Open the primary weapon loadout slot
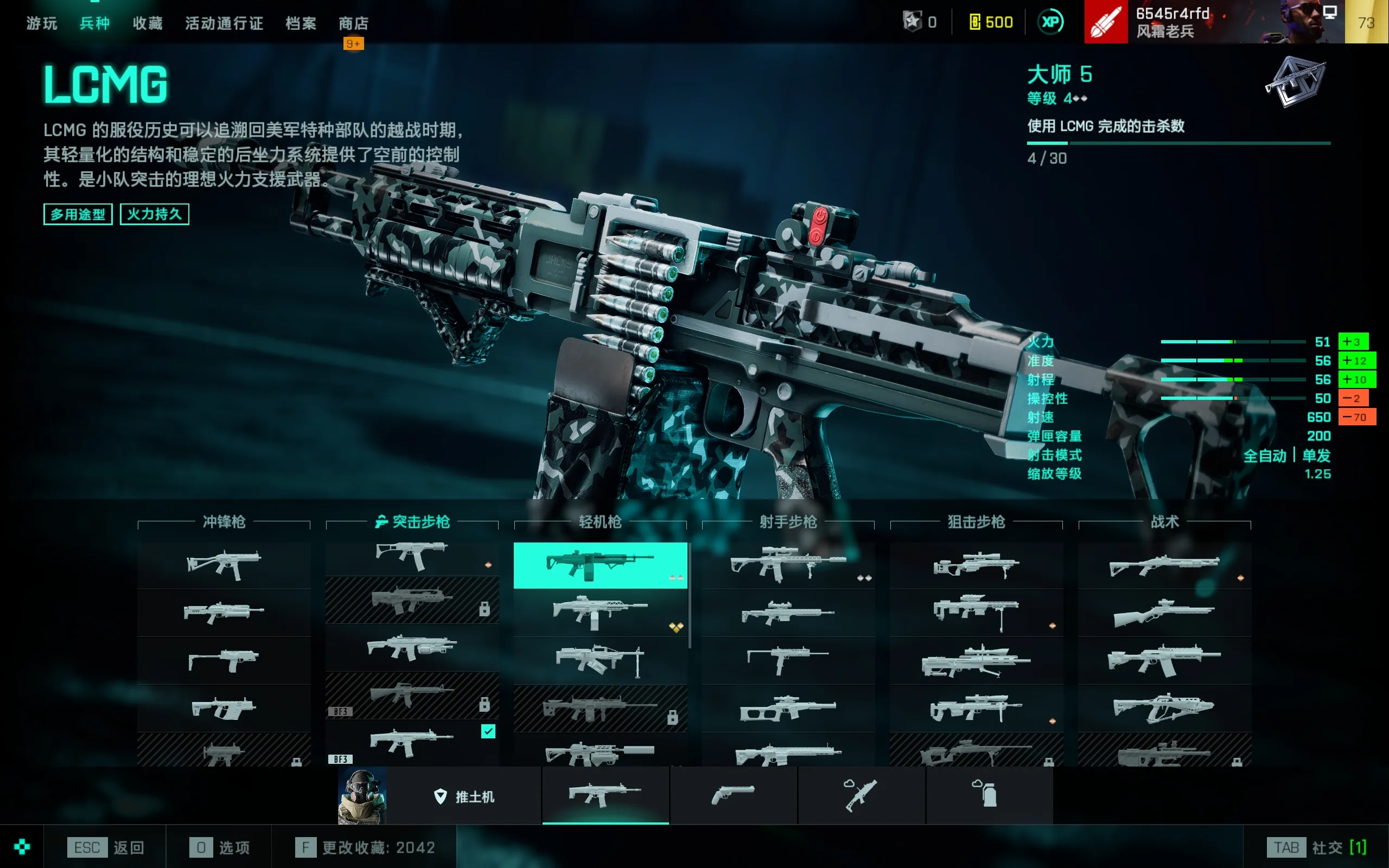 pyautogui.click(x=605, y=795)
